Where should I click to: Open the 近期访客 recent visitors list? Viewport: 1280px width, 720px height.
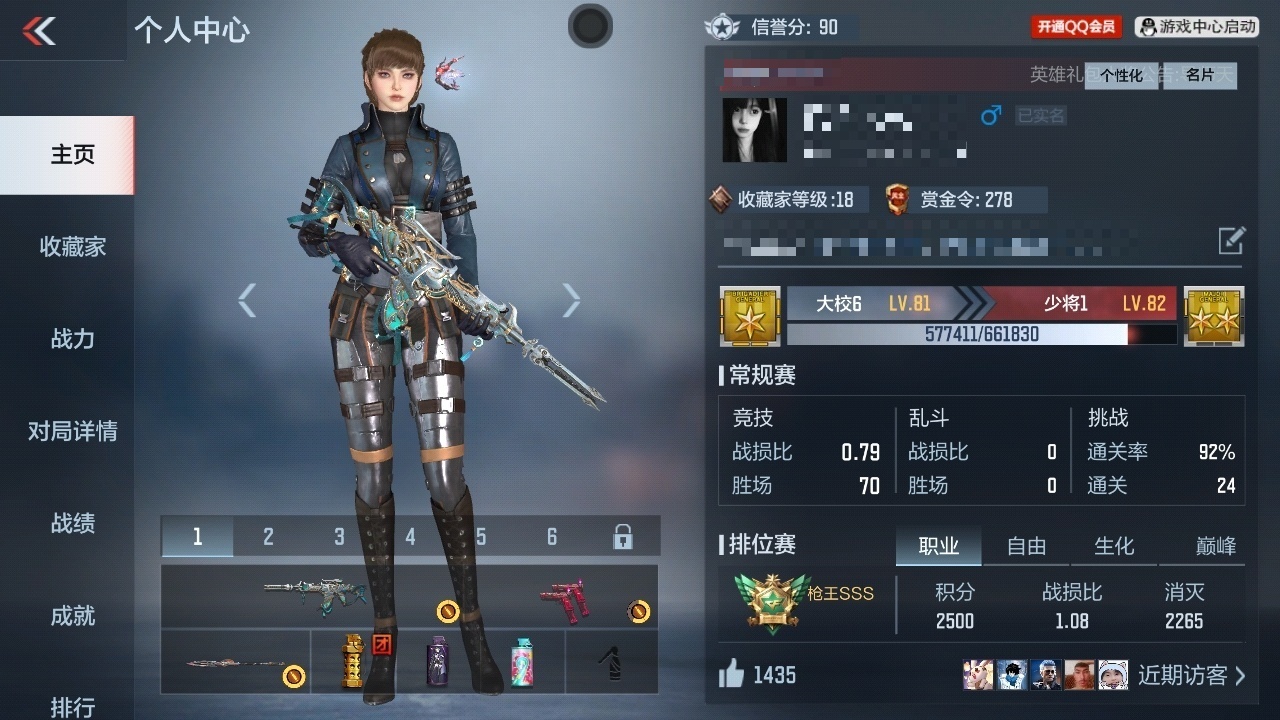pos(1191,675)
